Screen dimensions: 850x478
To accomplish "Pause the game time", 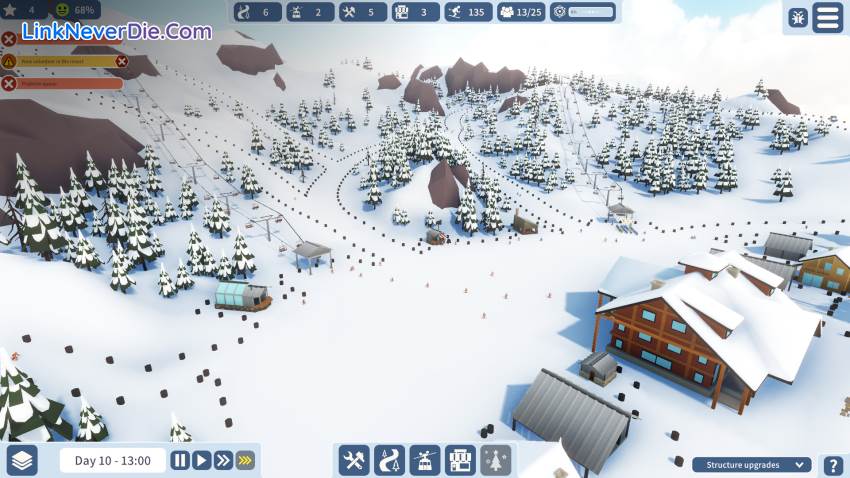I will [x=180, y=460].
